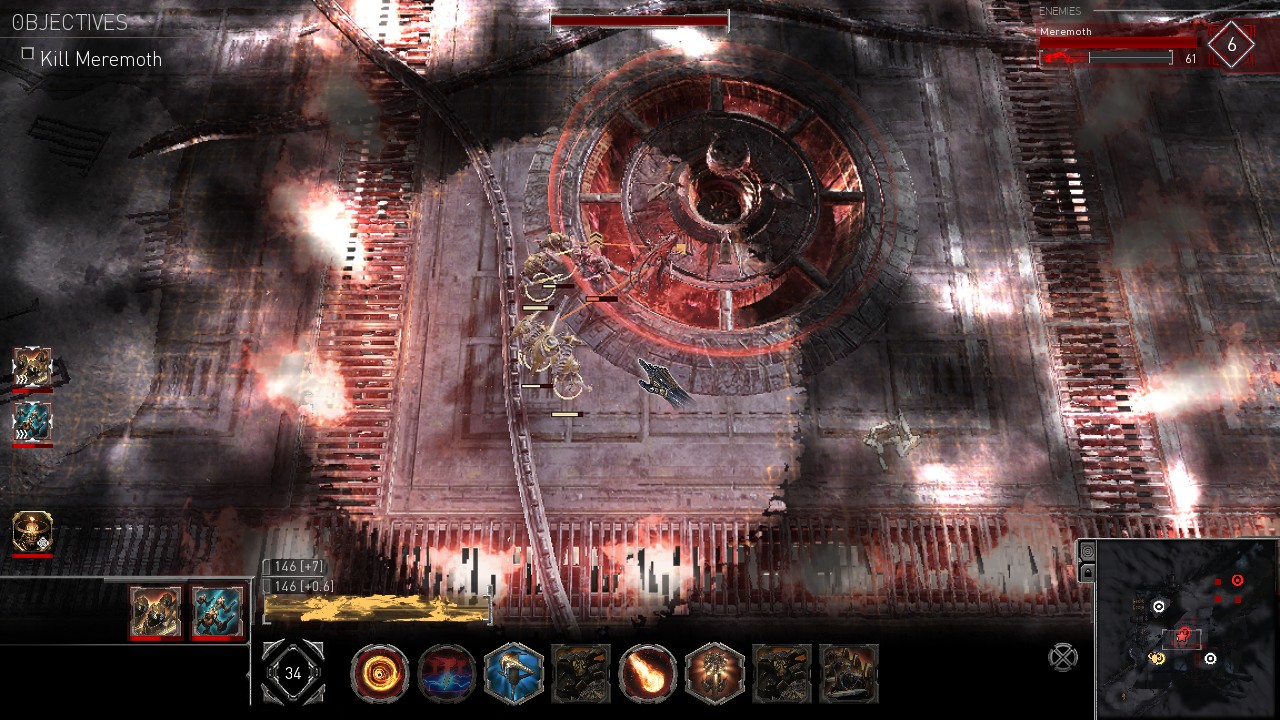Select the gold squad portrait in bottom panel
This screenshot has height=720, width=1280.
click(x=156, y=612)
